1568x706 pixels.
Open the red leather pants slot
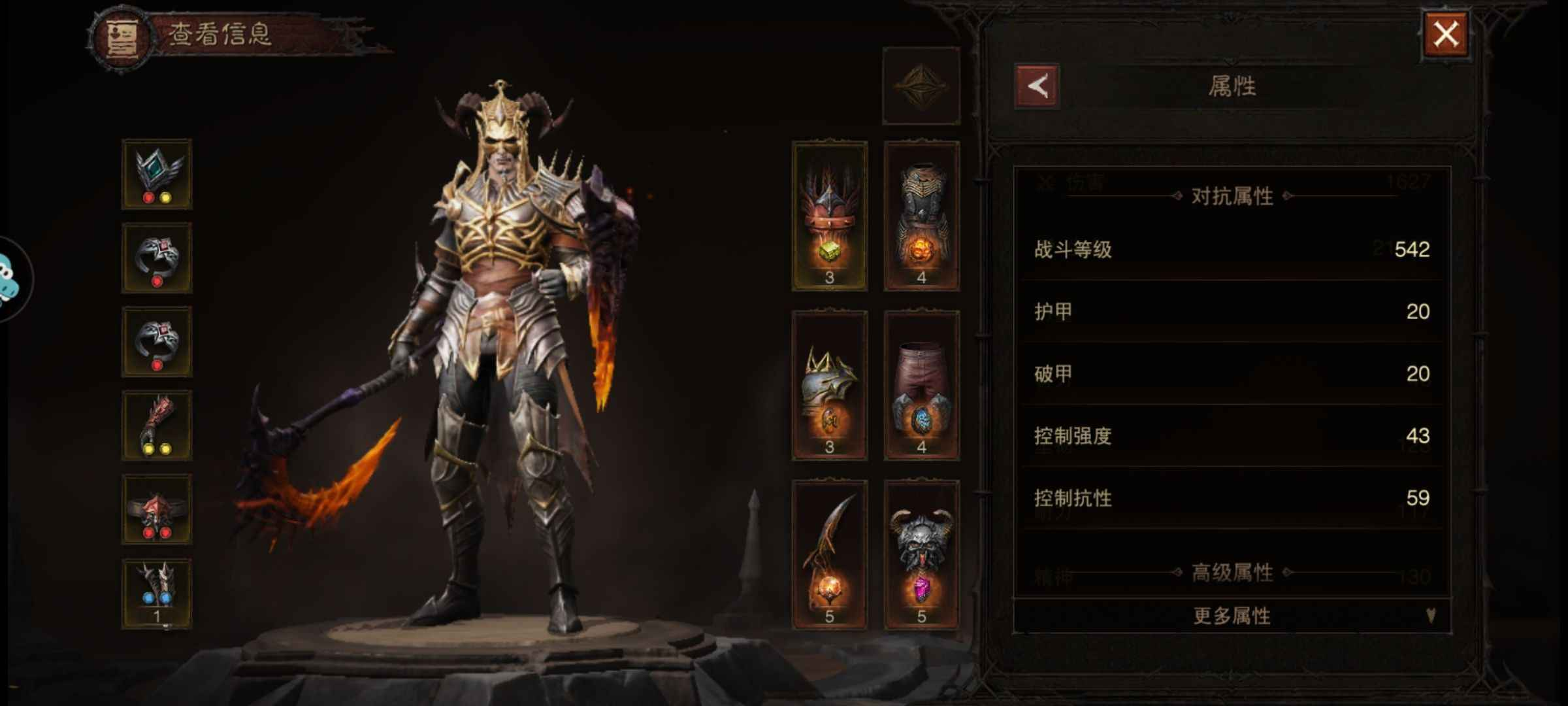pos(921,386)
